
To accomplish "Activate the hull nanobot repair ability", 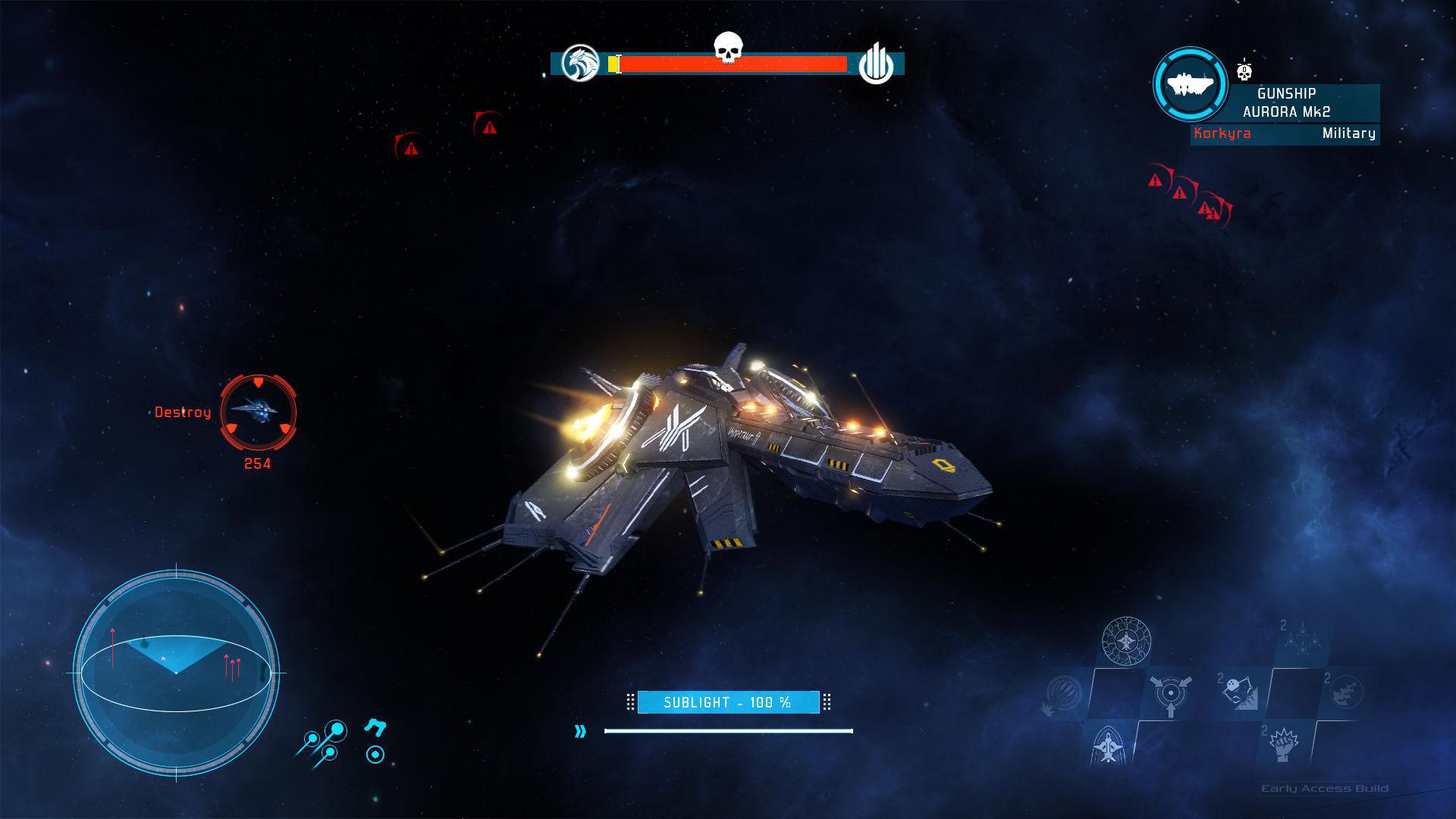I will pos(1126,641).
